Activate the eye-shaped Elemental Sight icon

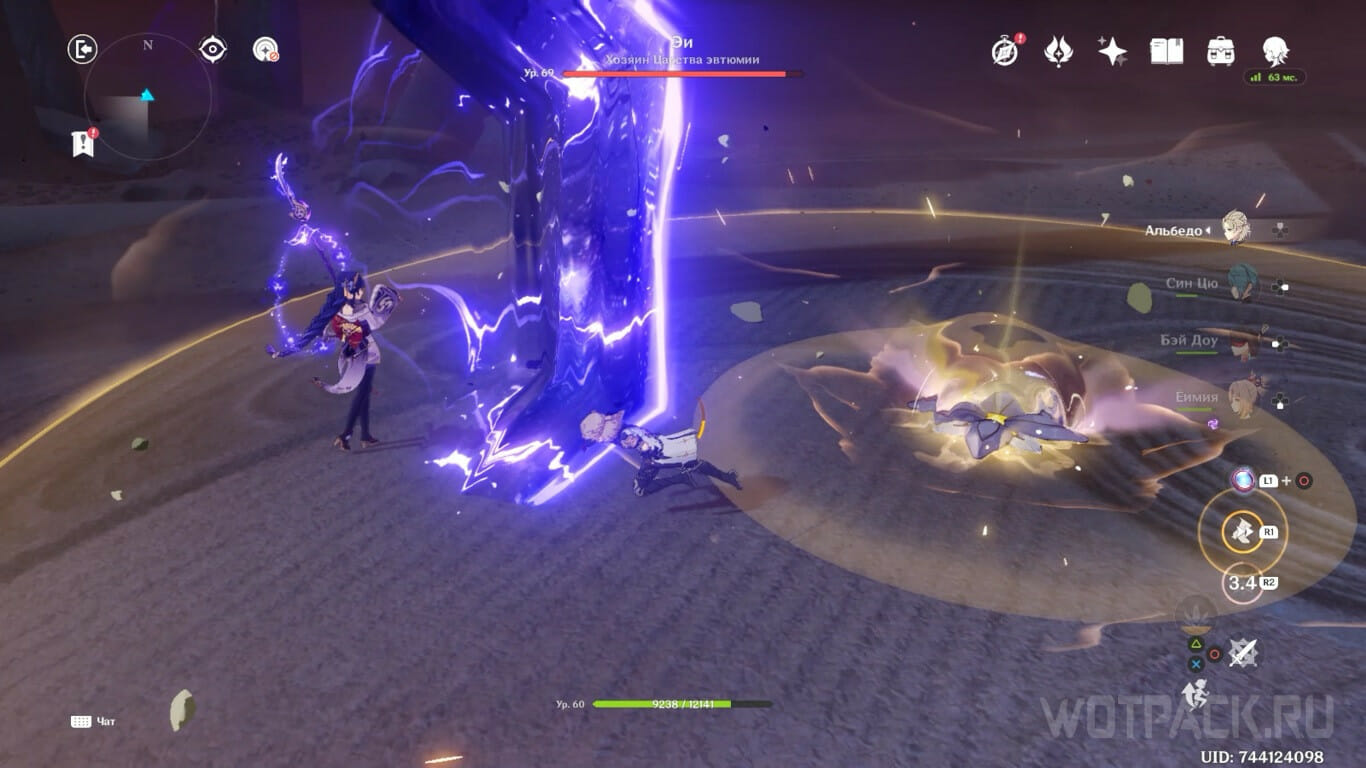(x=212, y=49)
